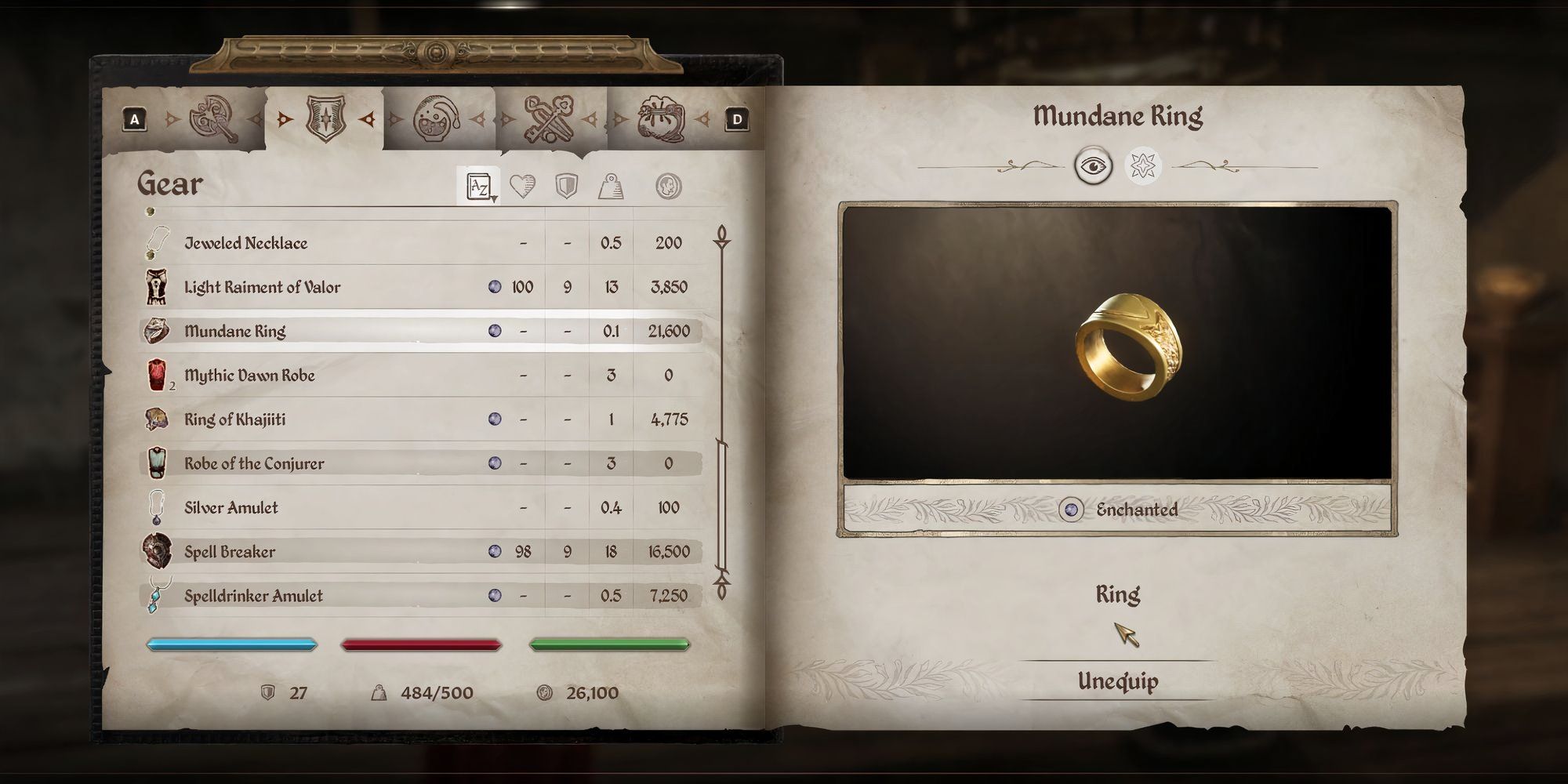Open the ingredients sack category icon
Image resolution: width=1568 pixels, height=784 pixels.
662,118
